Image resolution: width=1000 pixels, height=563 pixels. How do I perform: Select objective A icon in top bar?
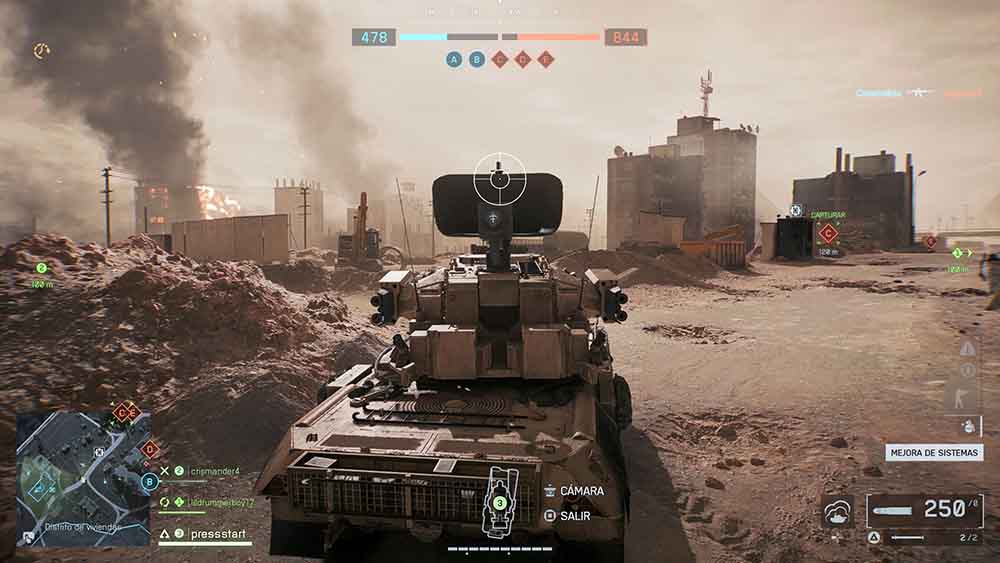(x=455, y=60)
